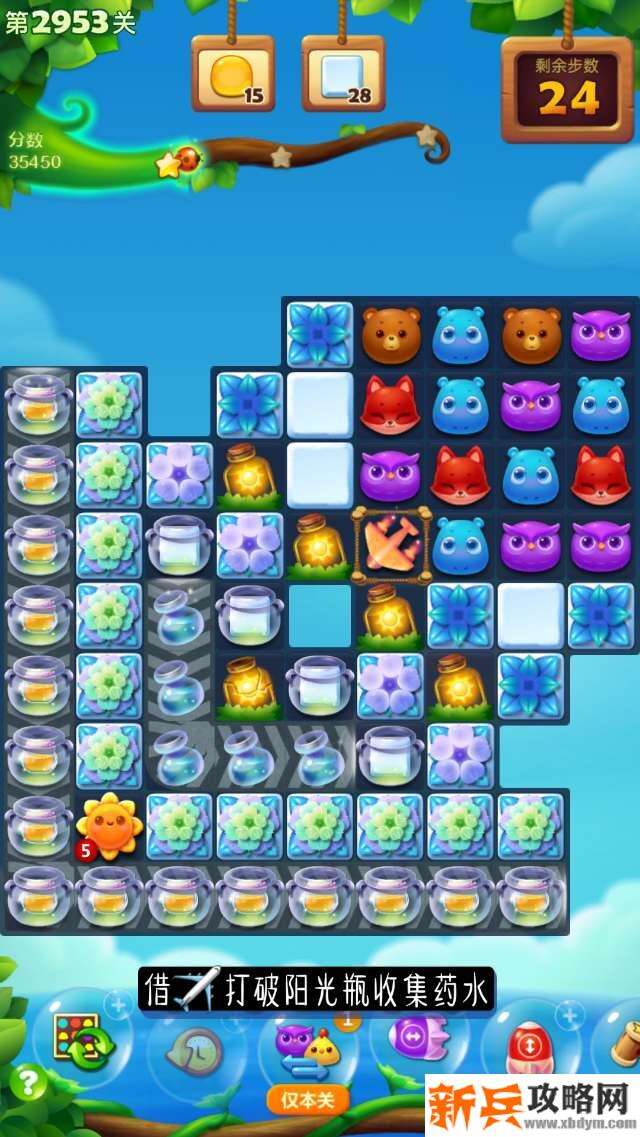Viewport: 640px width, 1137px height.
Task: Activate the red vertical-arrow booster
Action: click(x=527, y=1046)
